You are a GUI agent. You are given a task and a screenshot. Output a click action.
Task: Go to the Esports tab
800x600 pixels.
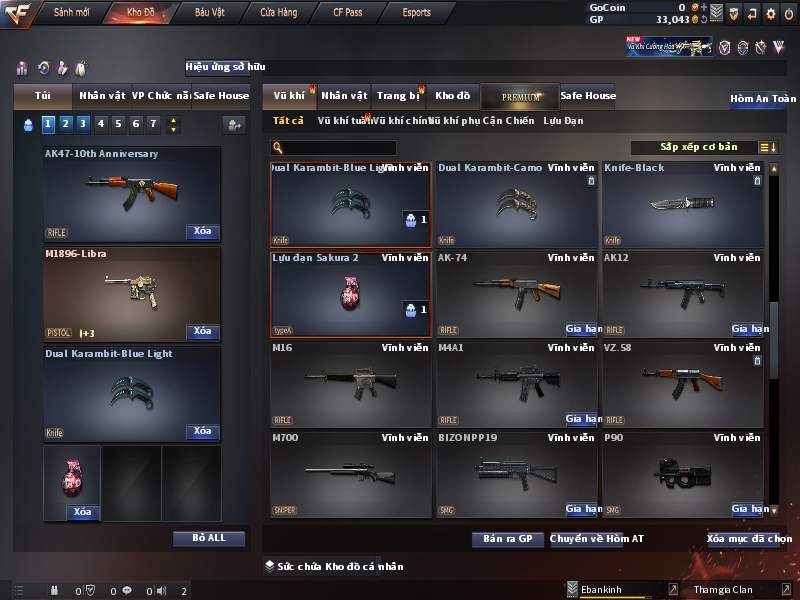tap(416, 13)
